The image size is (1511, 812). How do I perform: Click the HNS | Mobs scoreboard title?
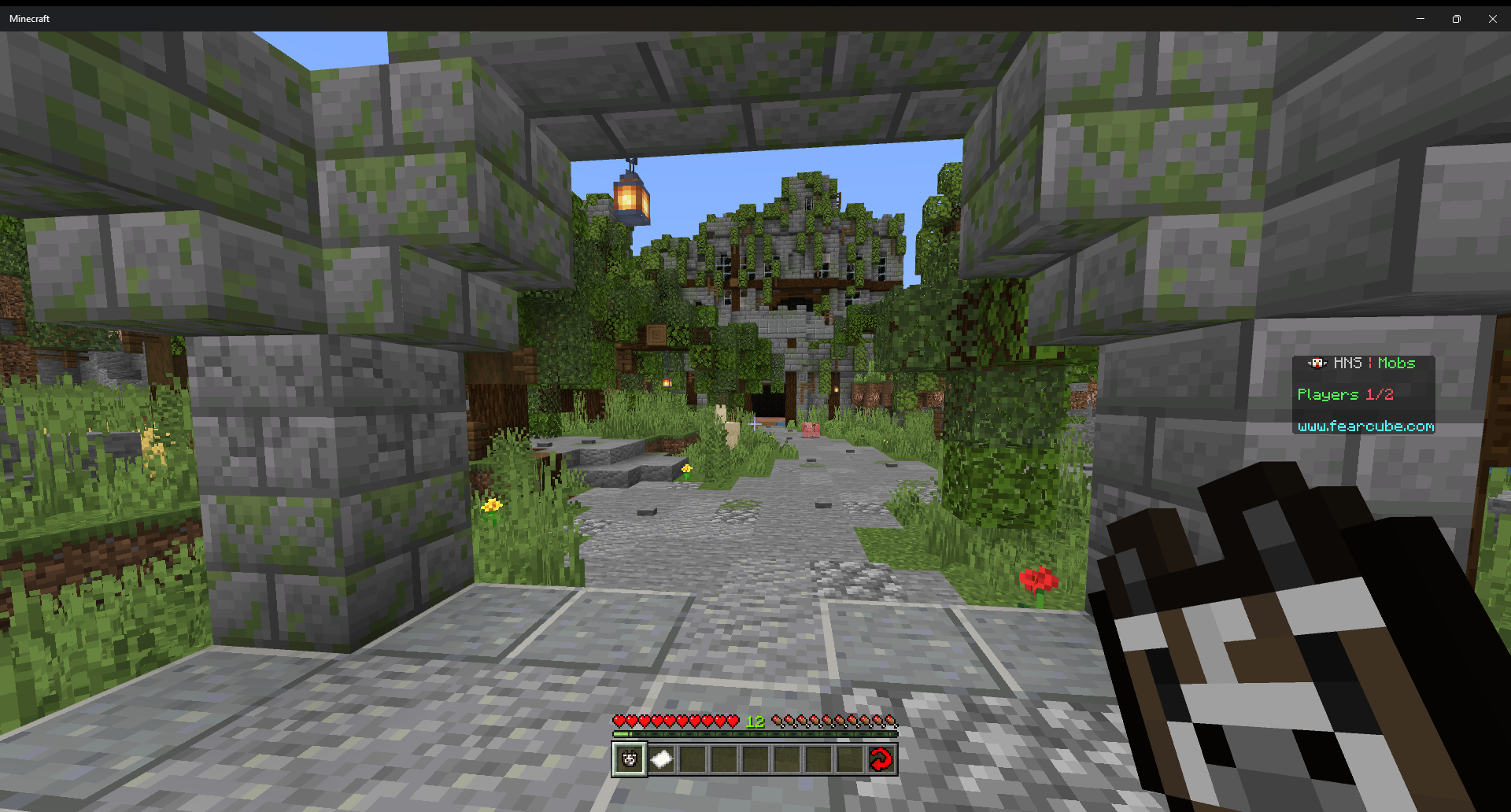click(x=1373, y=363)
